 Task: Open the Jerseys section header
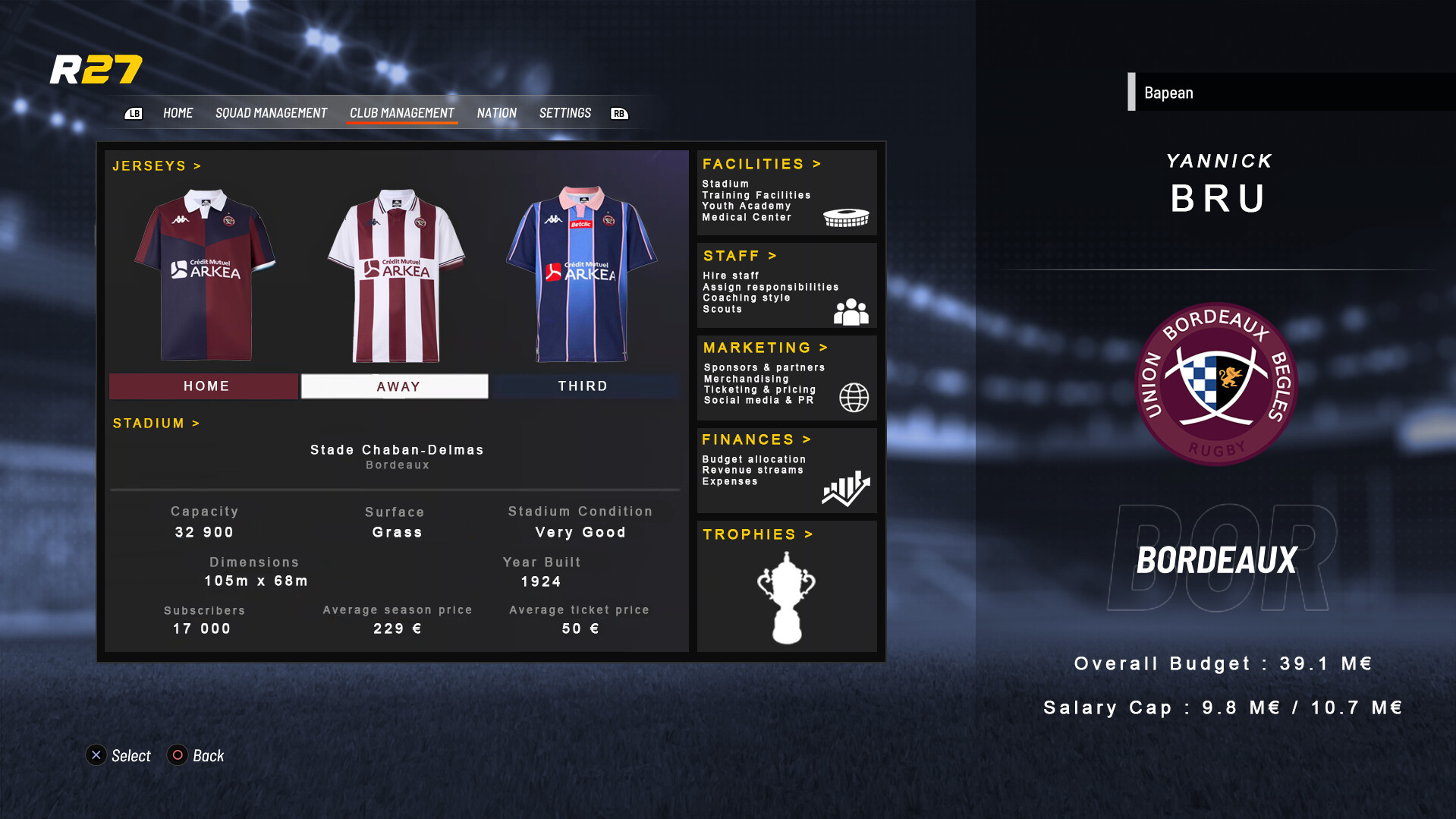(156, 166)
